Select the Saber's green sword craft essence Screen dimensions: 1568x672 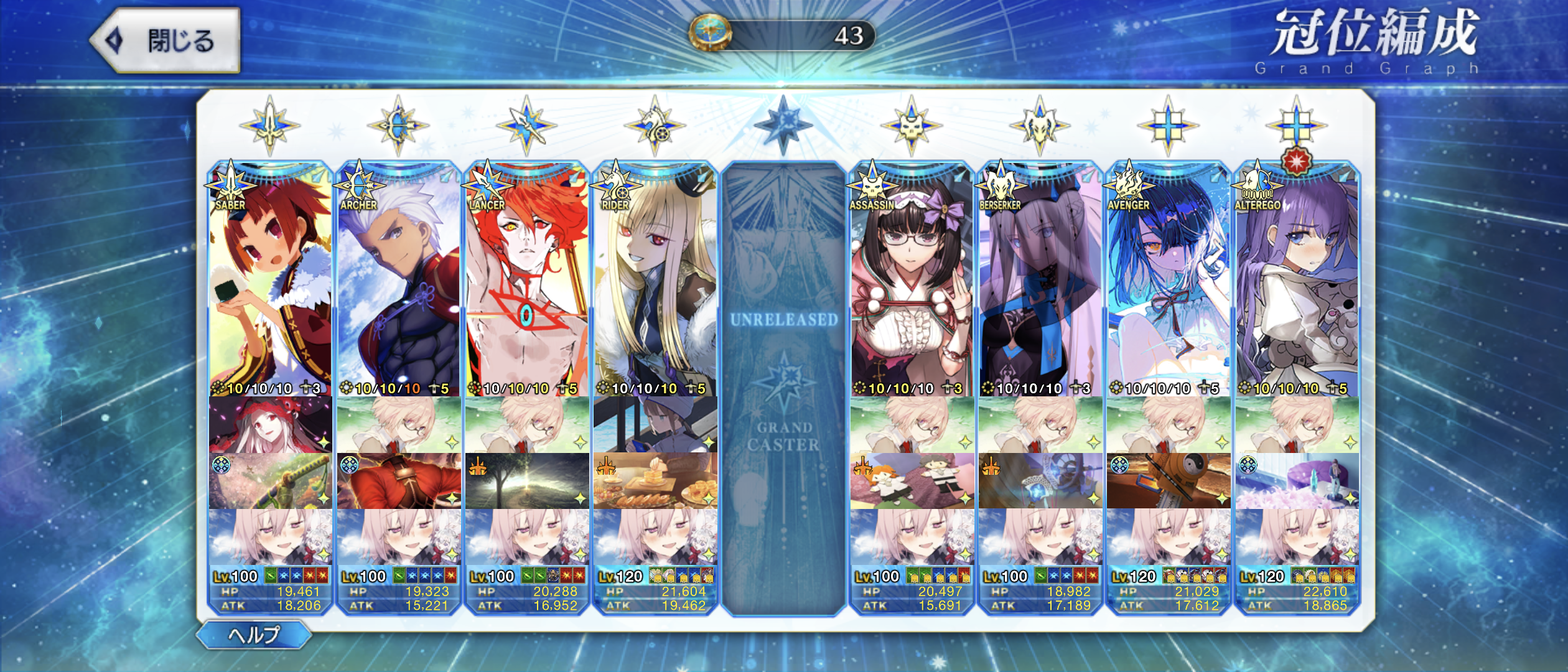[x=270, y=481]
